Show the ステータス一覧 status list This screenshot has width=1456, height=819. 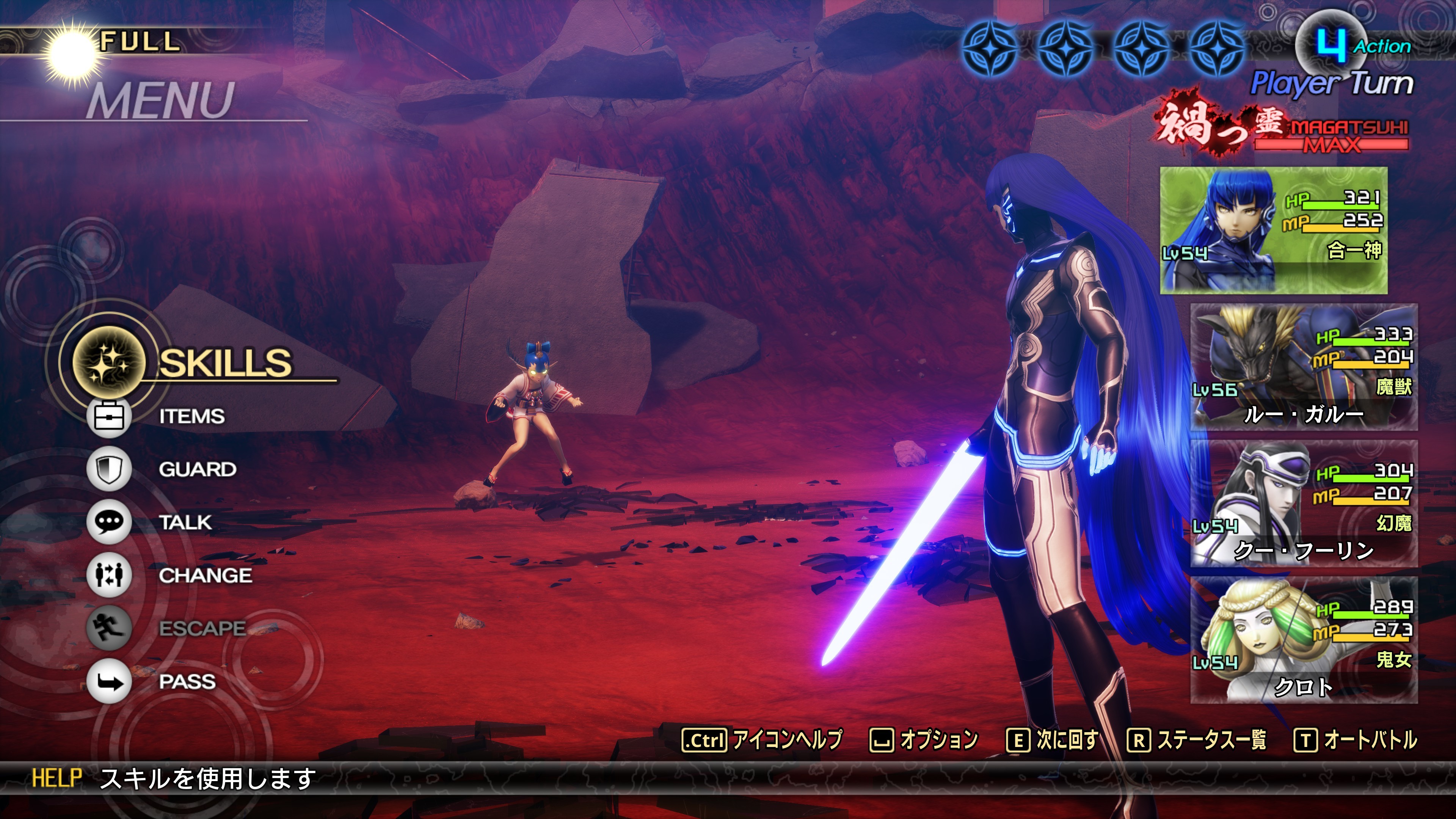pos(1197,740)
